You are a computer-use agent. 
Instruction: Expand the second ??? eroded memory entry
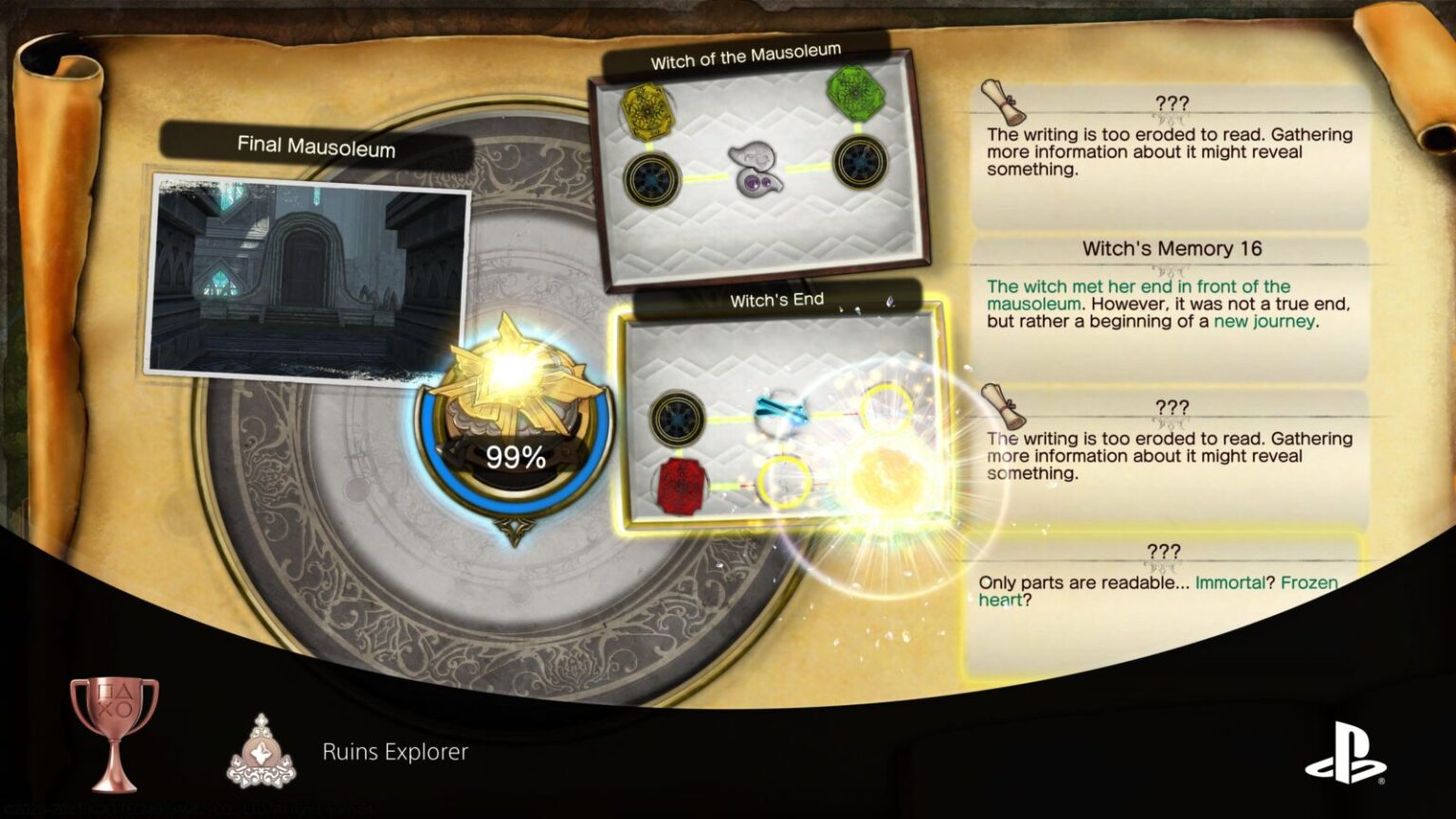pos(1170,406)
